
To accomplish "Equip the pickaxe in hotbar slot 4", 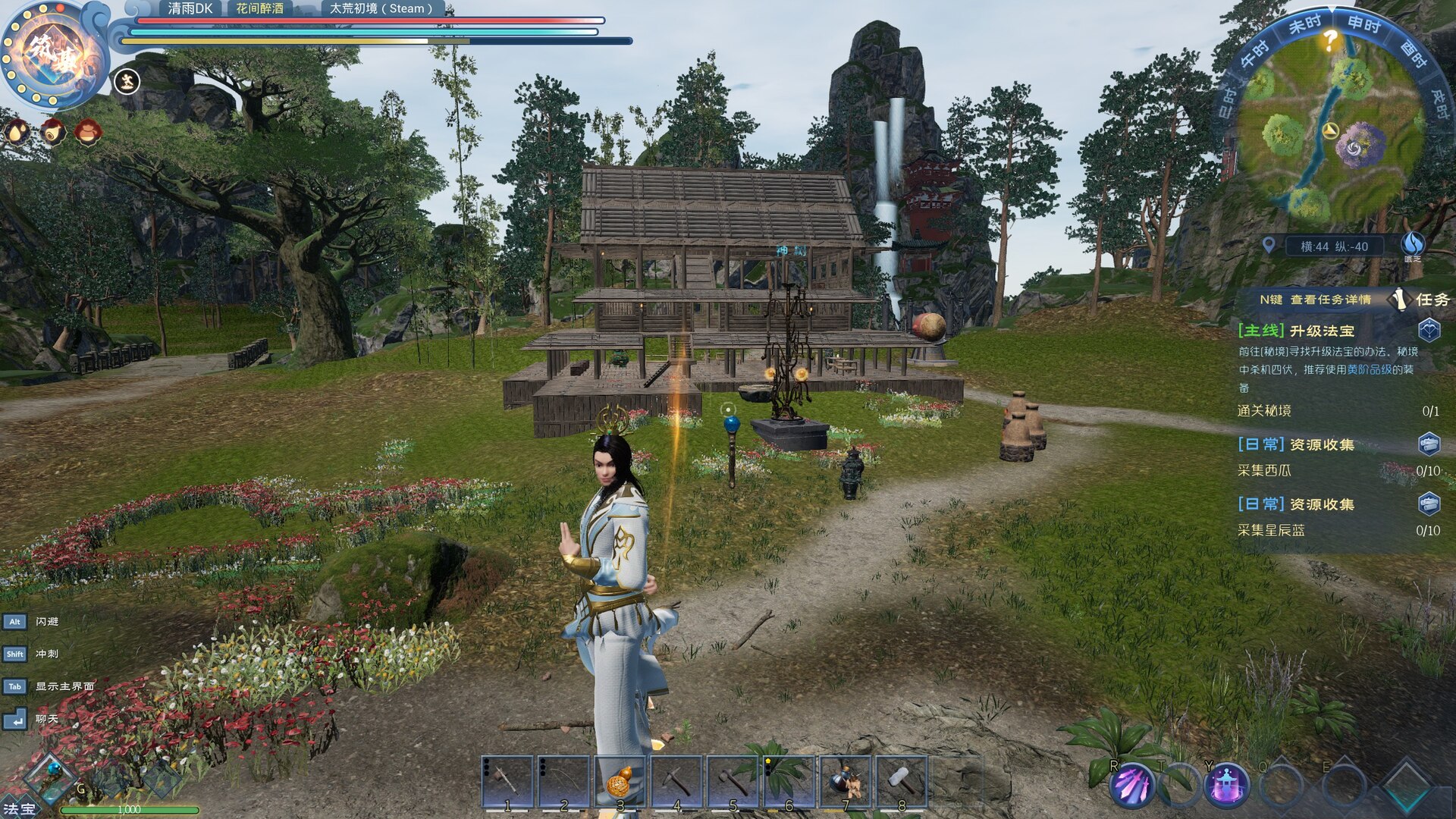I will 677,781.
